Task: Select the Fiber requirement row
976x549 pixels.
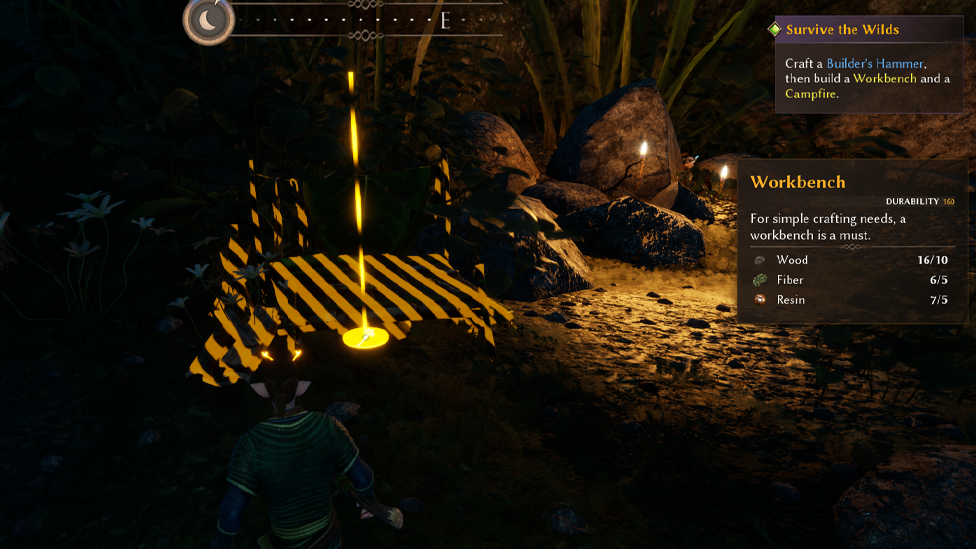Action: pos(853,280)
